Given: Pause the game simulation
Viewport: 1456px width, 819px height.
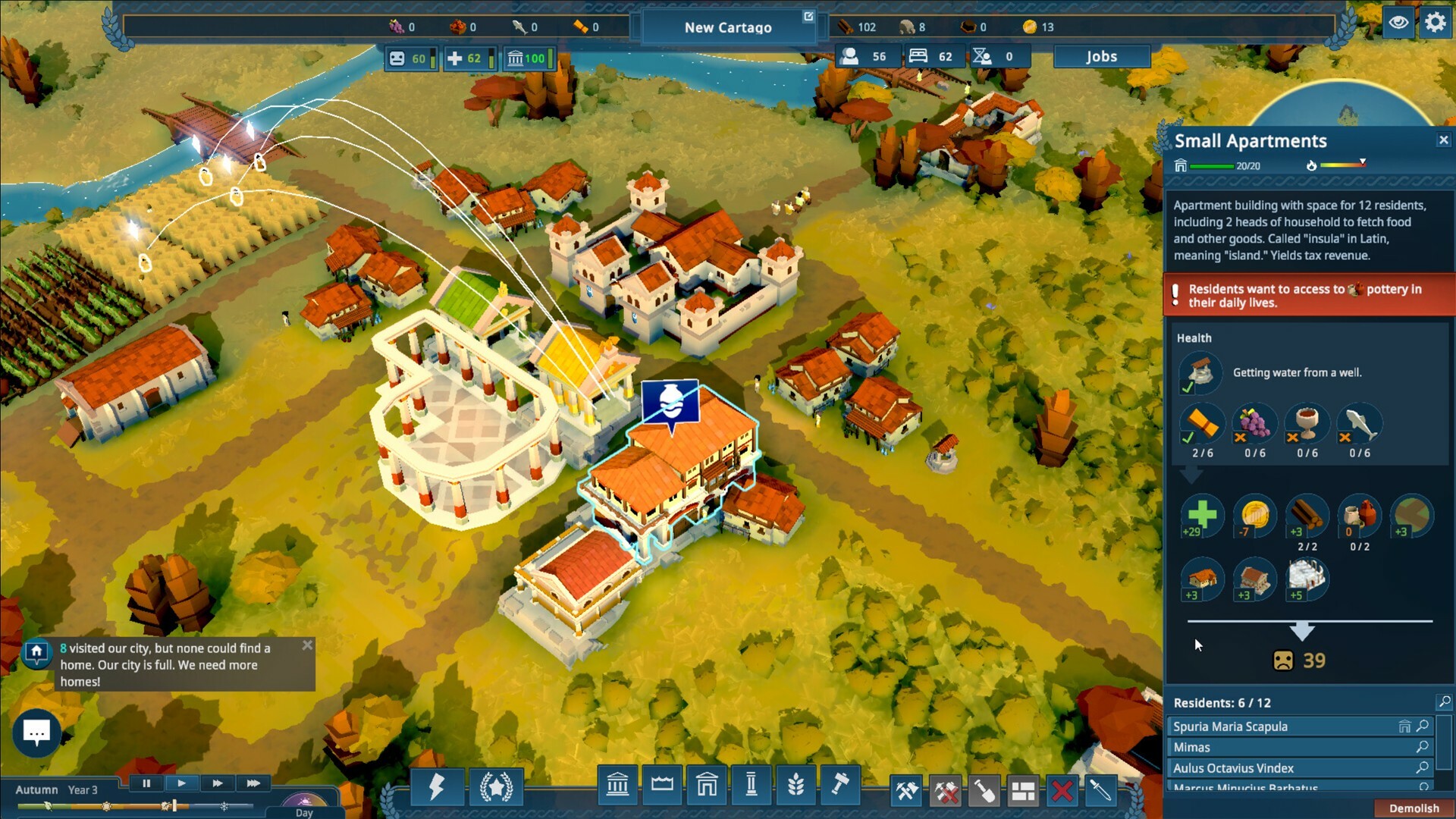Looking at the screenshot, I should [146, 783].
